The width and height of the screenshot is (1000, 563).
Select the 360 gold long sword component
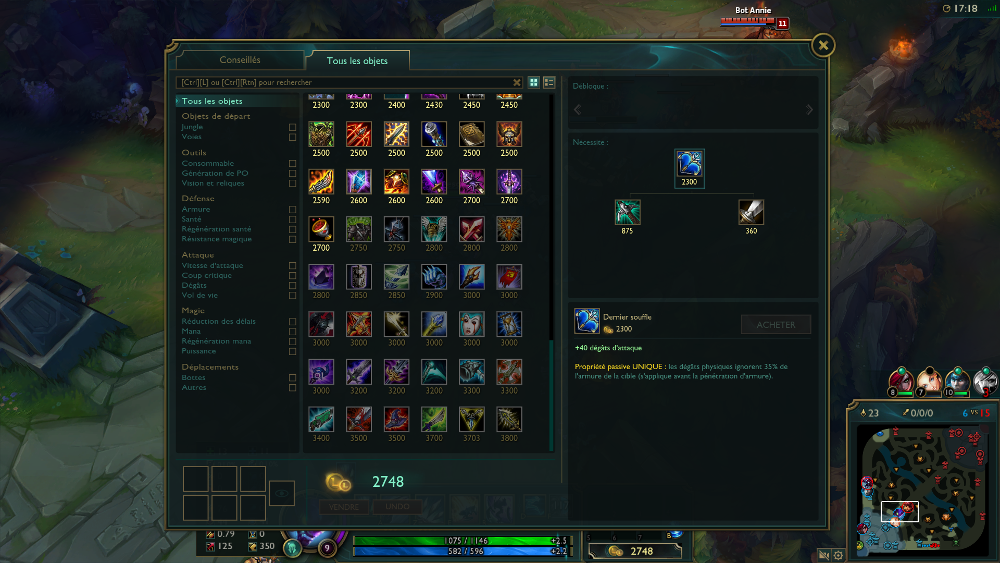click(x=751, y=212)
